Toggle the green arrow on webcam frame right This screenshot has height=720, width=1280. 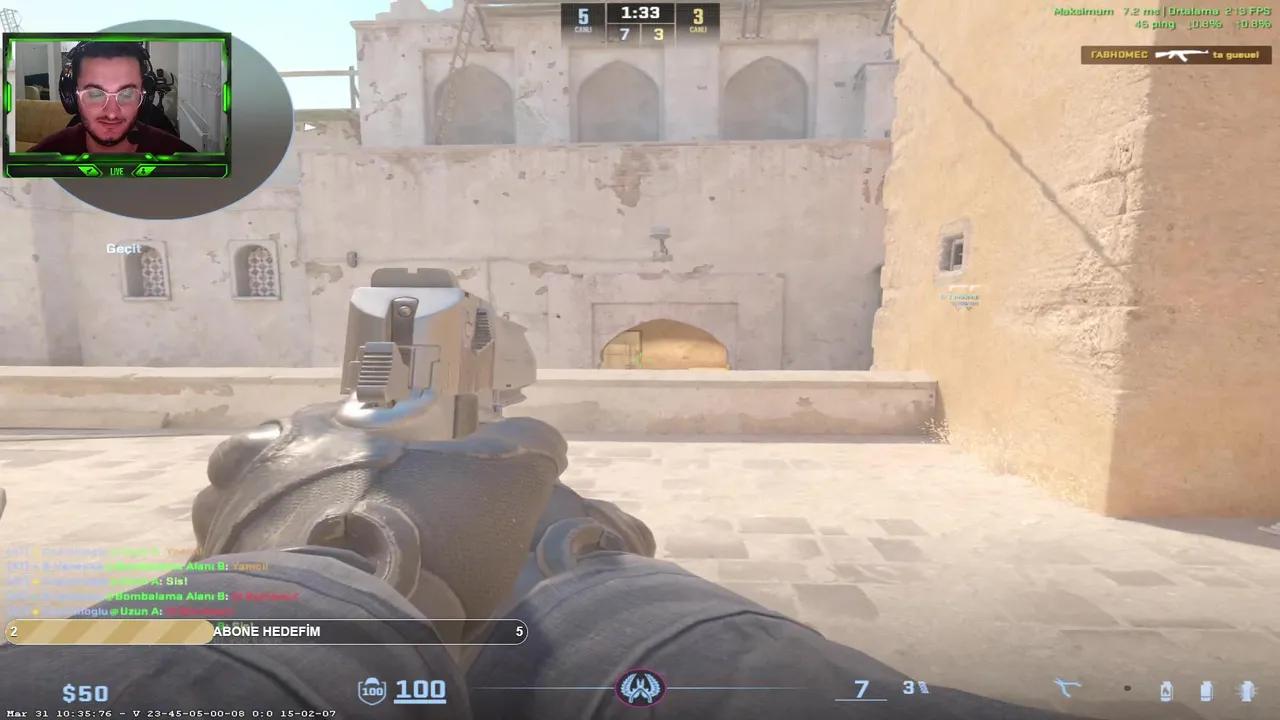pyautogui.click(x=145, y=171)
